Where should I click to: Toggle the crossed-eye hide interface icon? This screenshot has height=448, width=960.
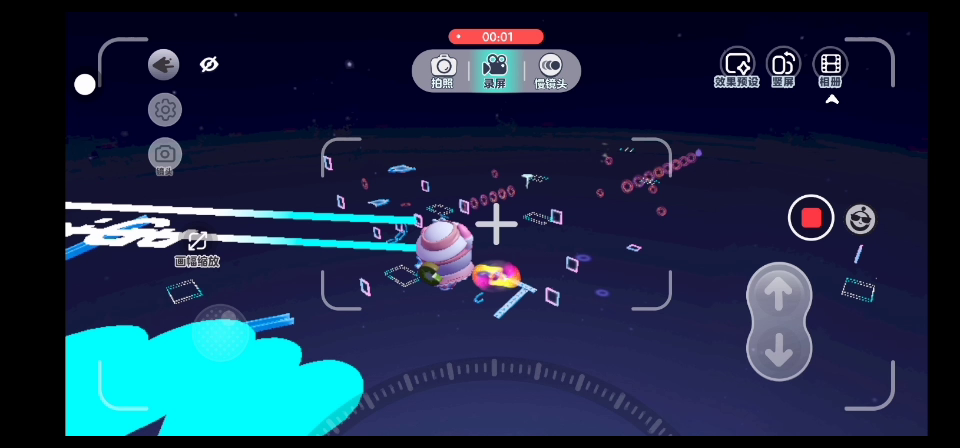click(209, 64)
